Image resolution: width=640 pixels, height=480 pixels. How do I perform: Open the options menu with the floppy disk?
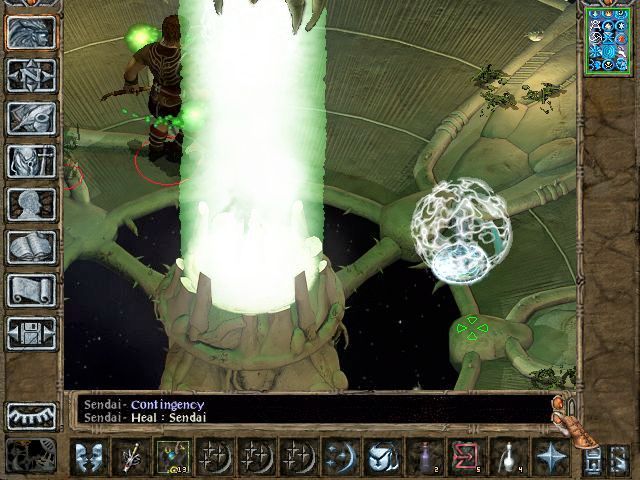(31, 333)
